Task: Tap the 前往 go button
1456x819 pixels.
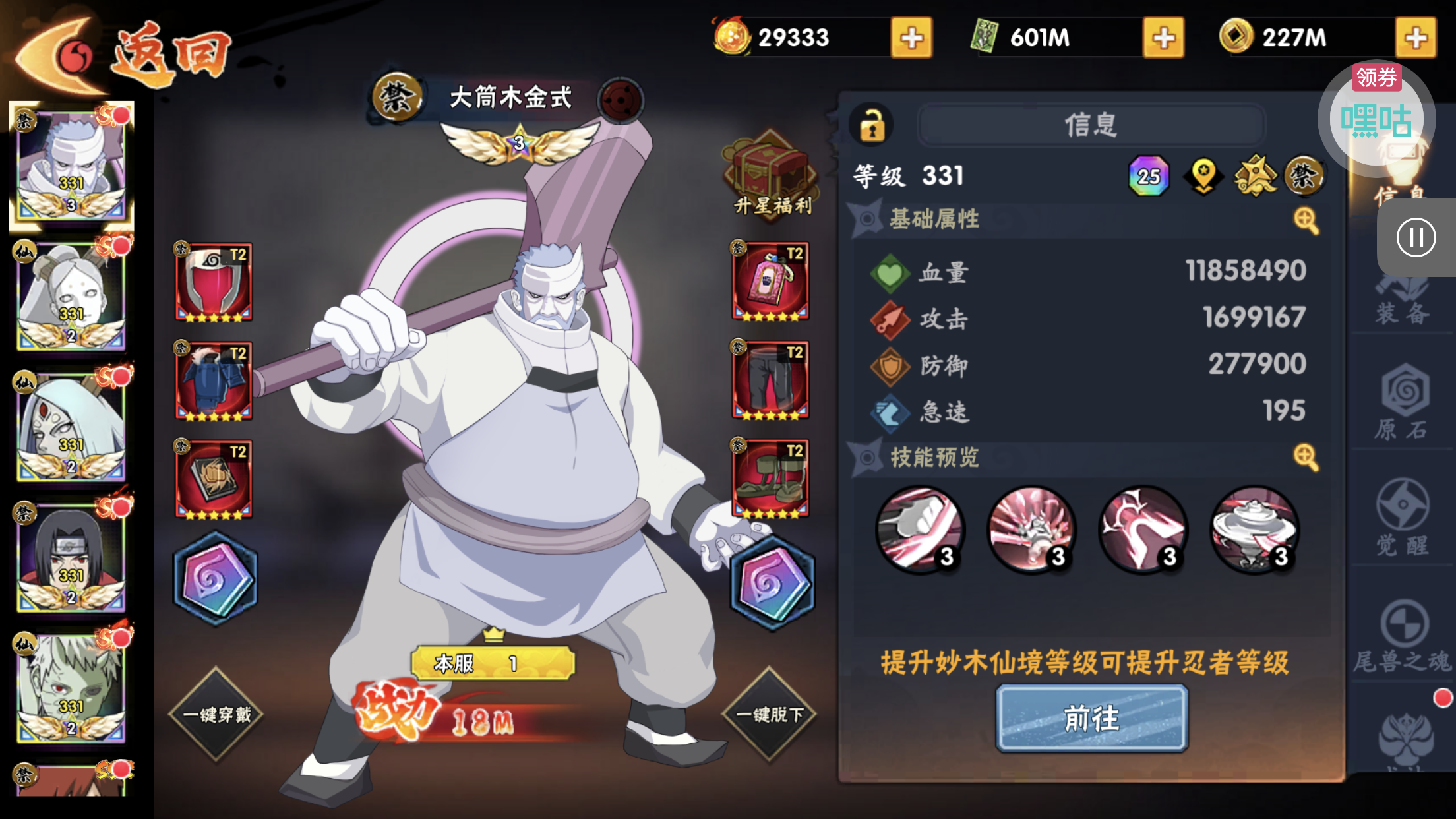Action: pos(1091,718)
